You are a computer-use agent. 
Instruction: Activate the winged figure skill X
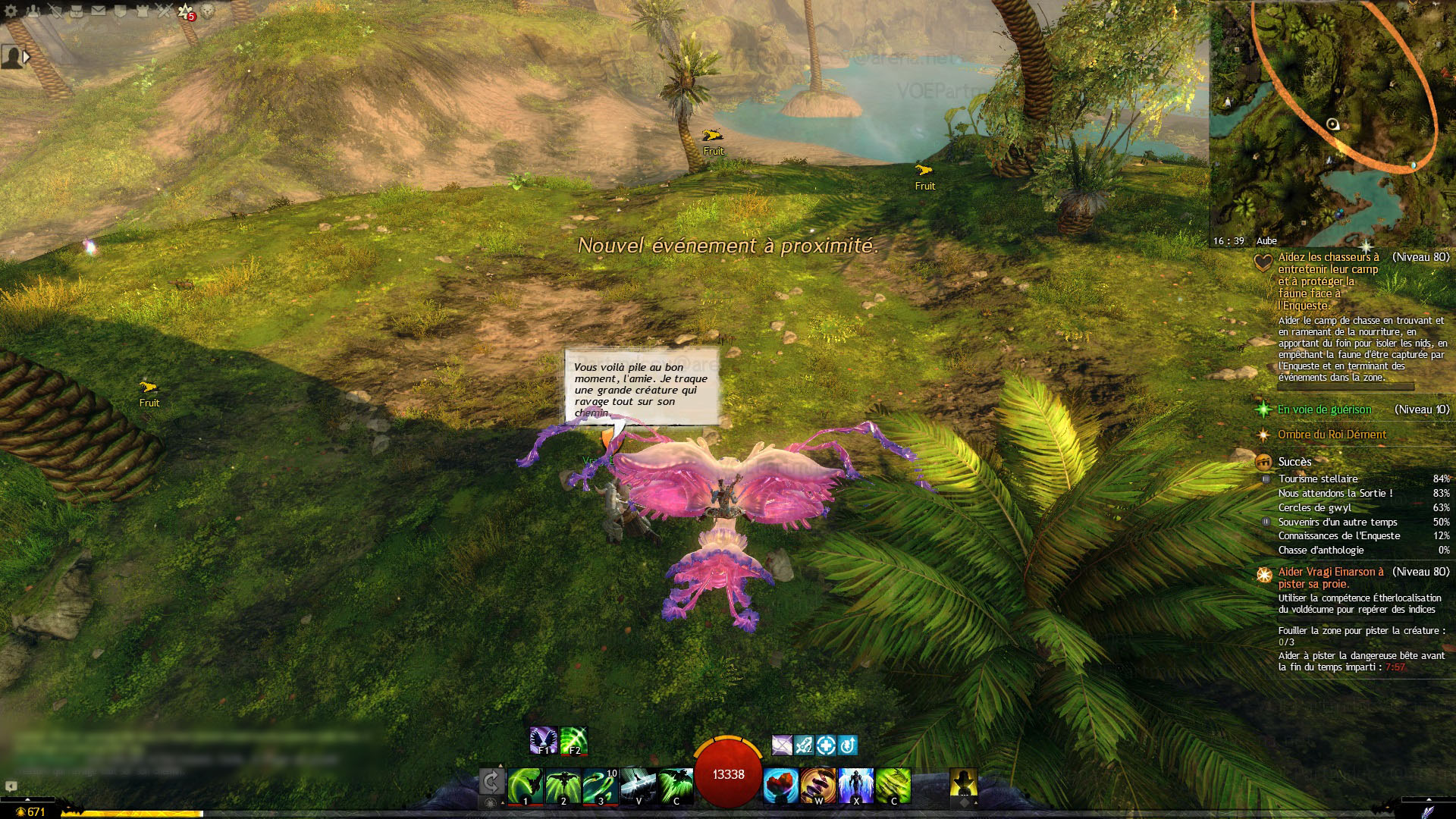coord(856,786)
